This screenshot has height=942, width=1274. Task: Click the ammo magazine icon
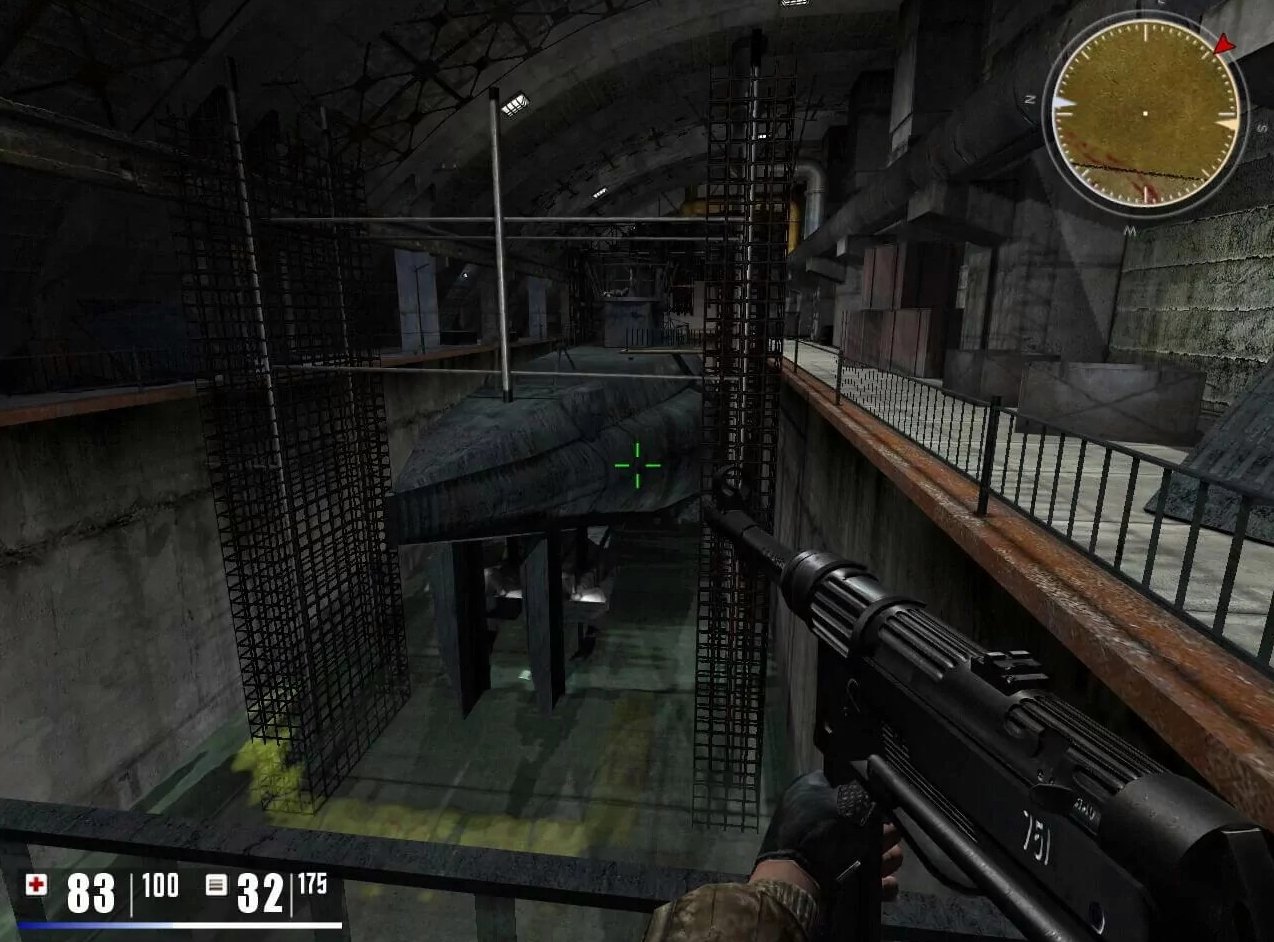pos(216,885)
